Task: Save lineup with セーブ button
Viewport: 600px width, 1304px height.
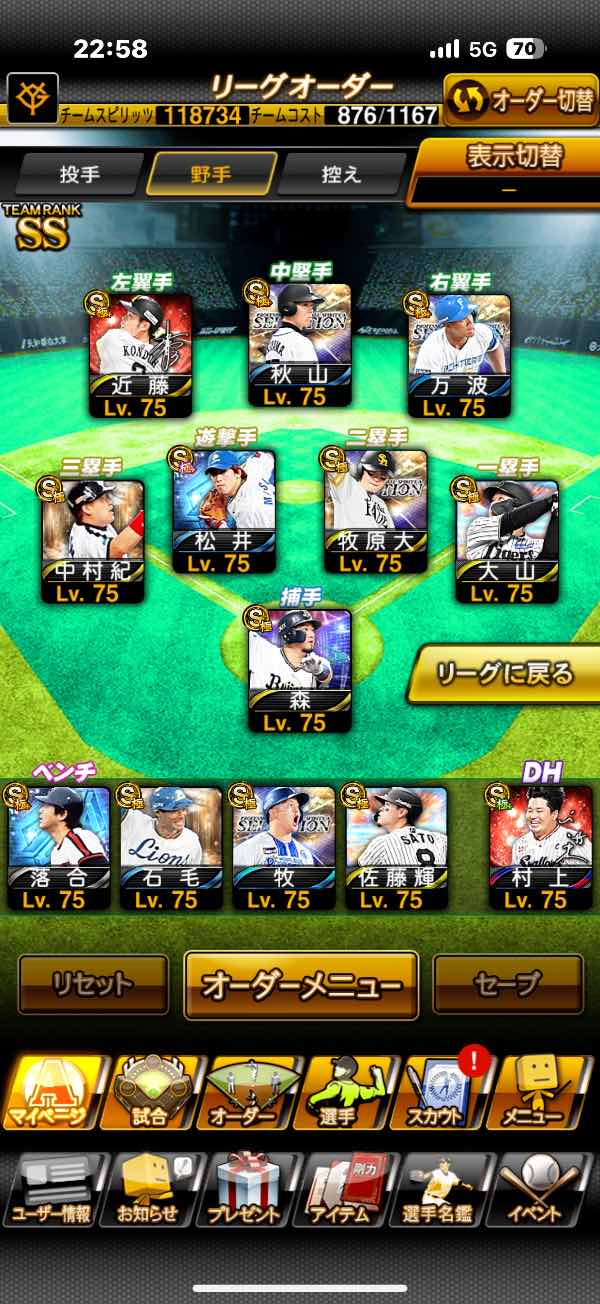Action: 507,984
